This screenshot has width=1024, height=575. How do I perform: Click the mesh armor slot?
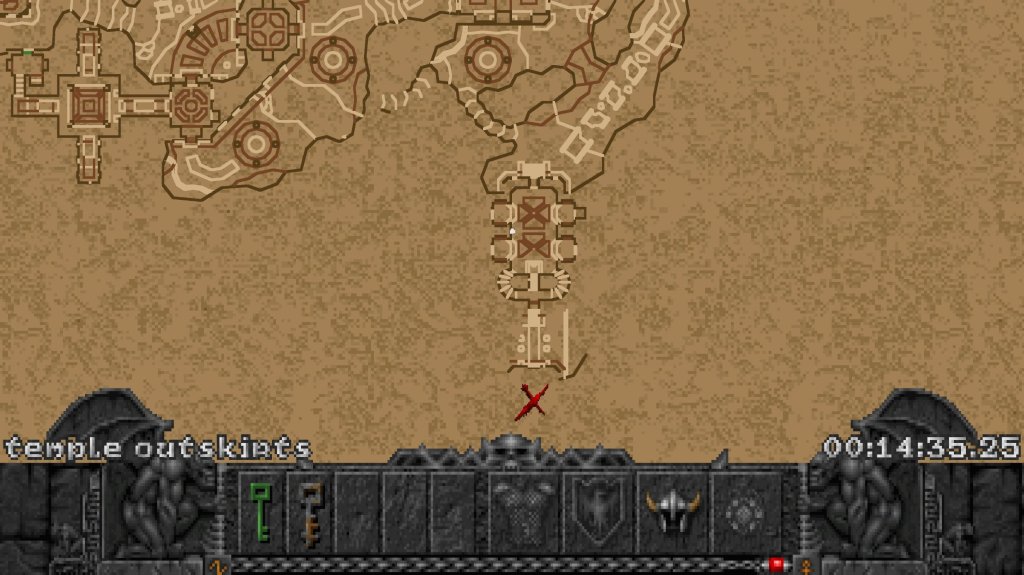click(x=523, y=512)
